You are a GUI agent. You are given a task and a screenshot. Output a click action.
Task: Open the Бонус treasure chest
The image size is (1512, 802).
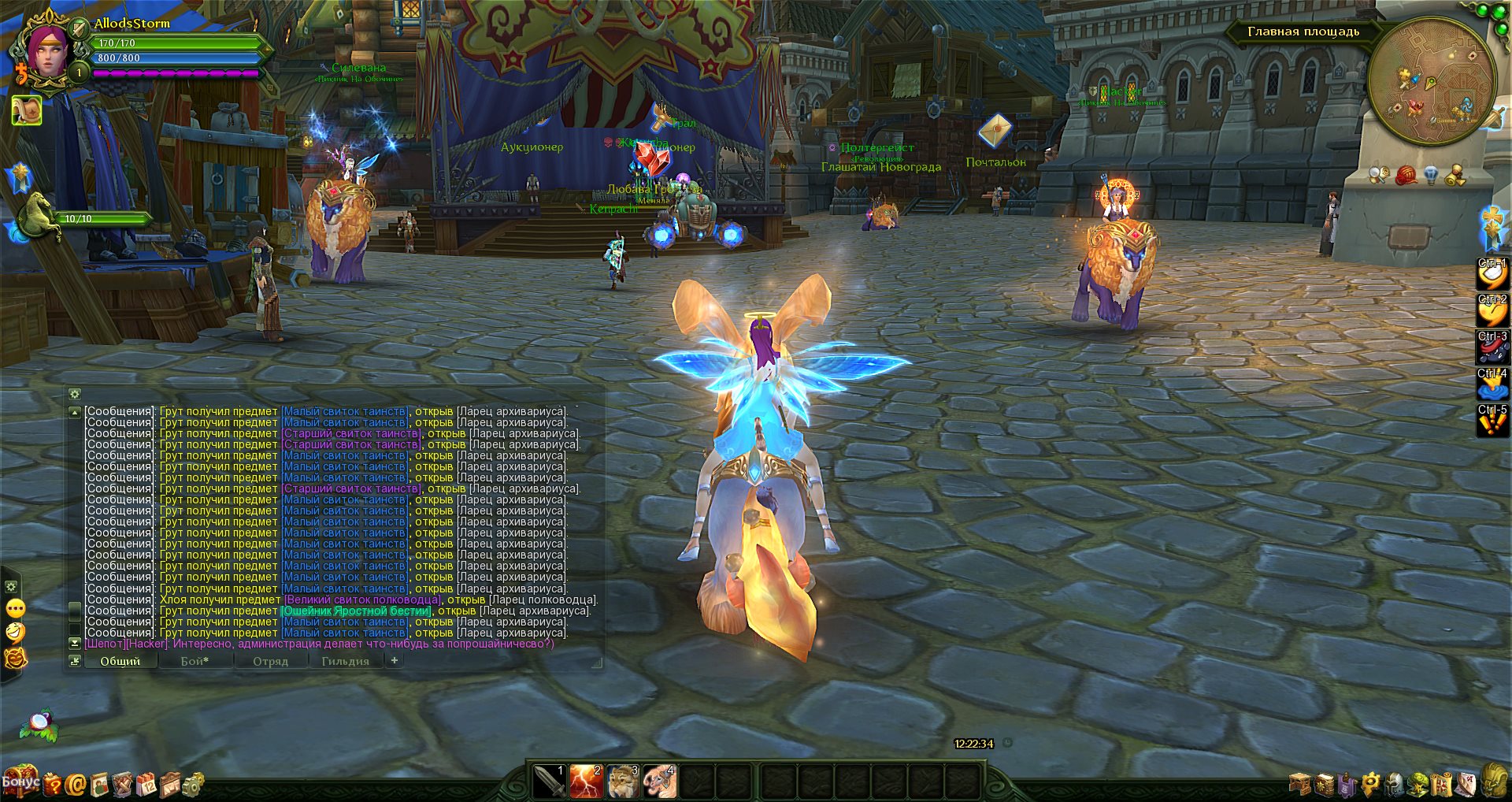pos(20,782)
